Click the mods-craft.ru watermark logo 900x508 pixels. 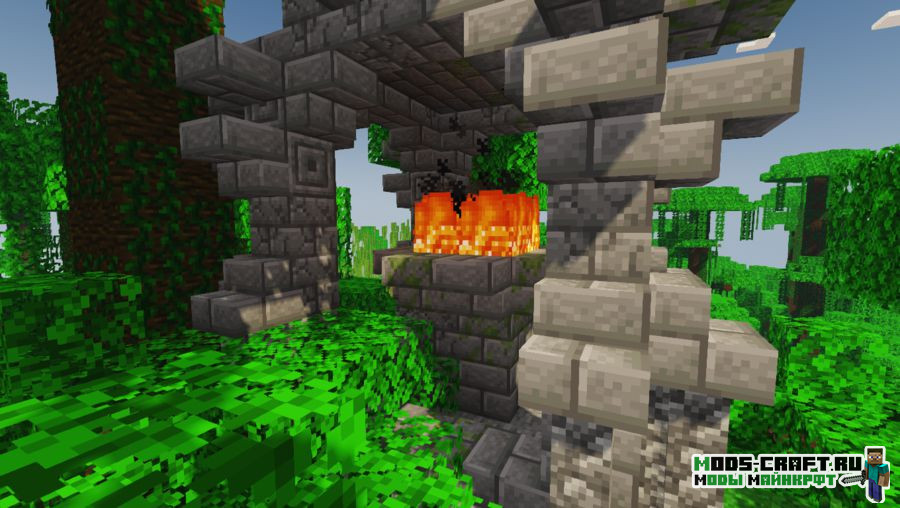click(x=791, y=474)
